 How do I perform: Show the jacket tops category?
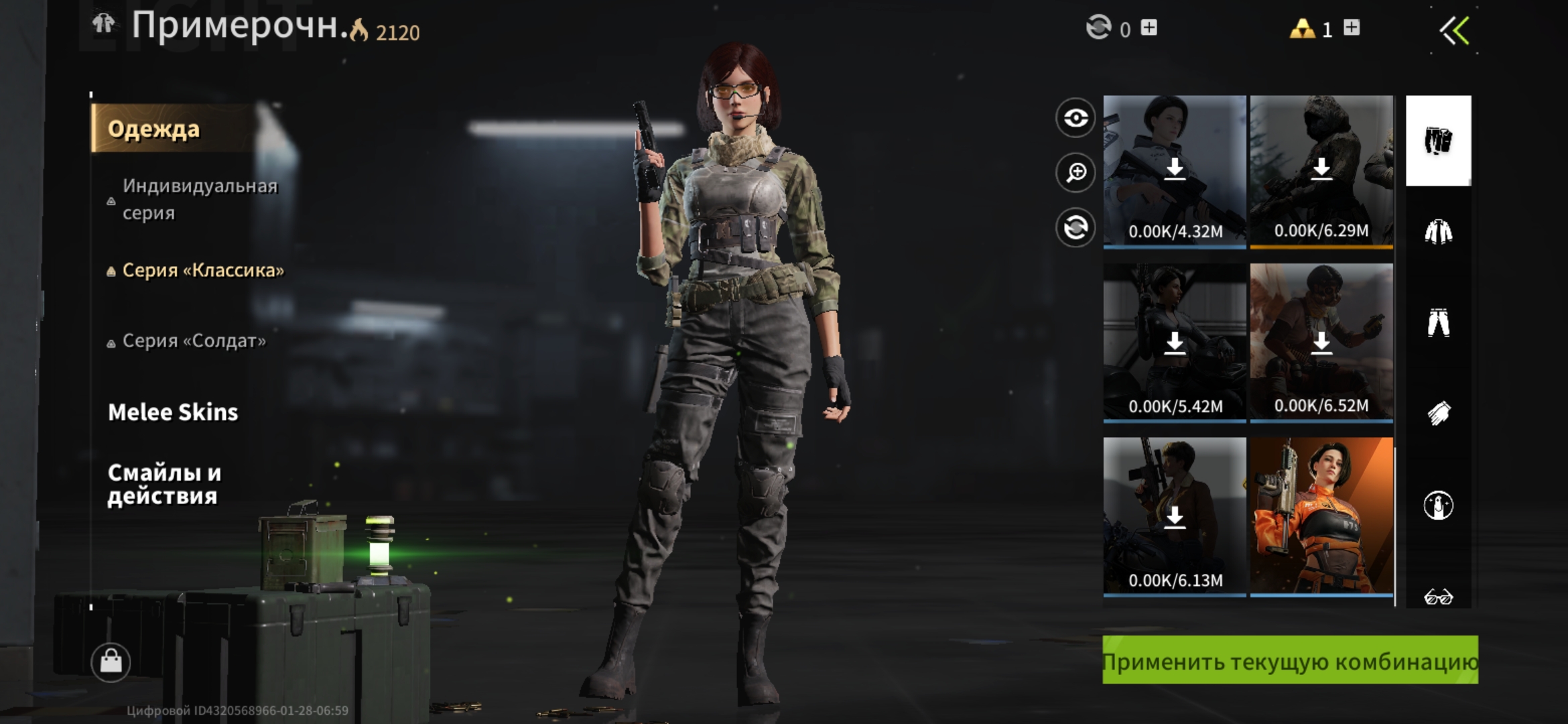tap(1438, 232)
